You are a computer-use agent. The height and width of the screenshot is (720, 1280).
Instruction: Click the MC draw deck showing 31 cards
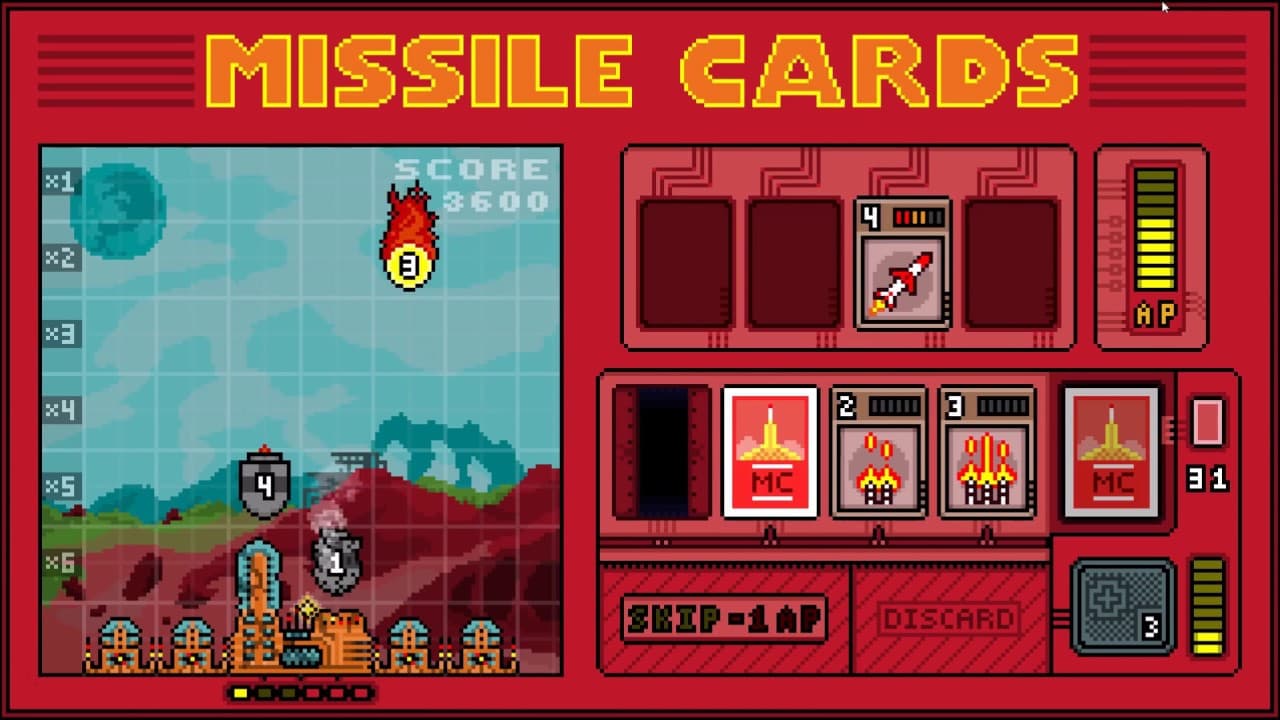pyautogui.click(x=1112, y=450)
